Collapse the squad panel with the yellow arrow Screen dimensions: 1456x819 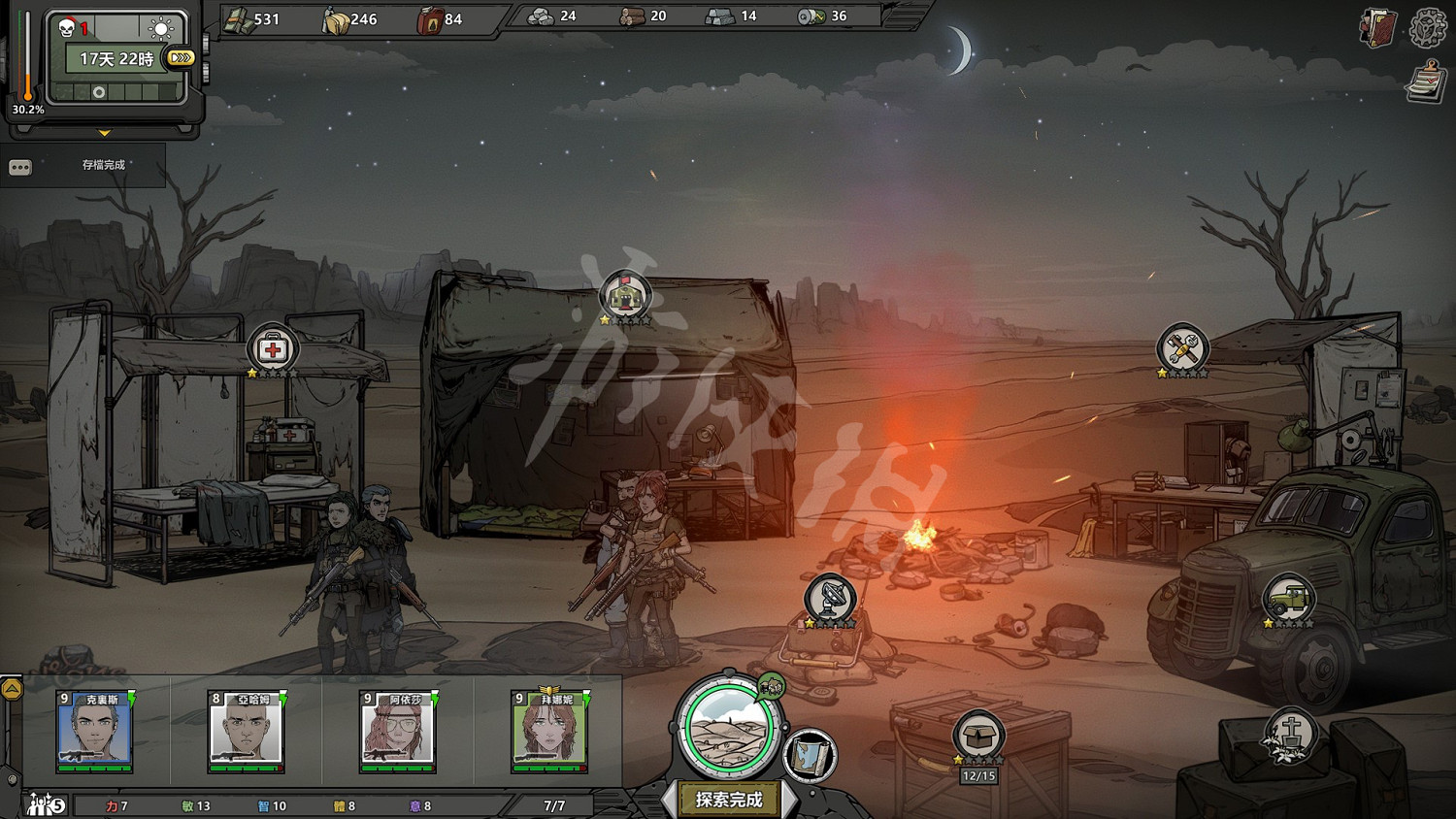point(12,689)
